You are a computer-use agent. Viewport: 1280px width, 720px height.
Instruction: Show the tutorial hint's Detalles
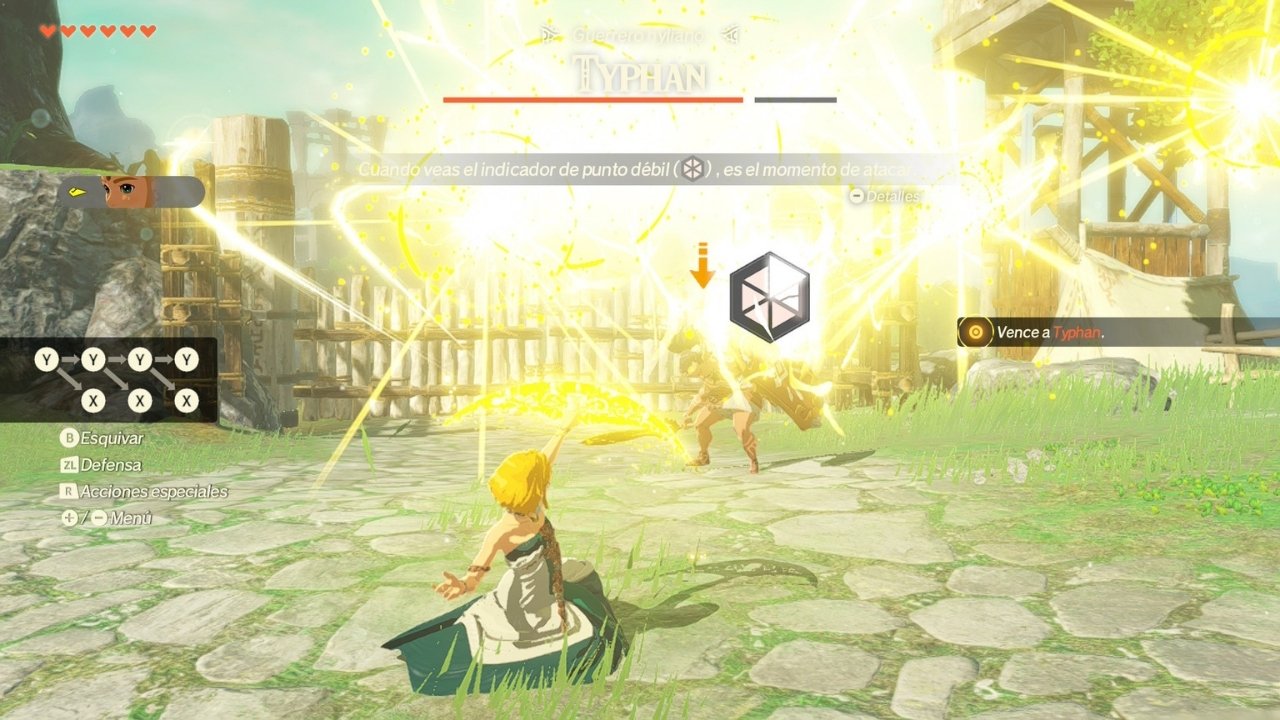(x=884, y=197)
